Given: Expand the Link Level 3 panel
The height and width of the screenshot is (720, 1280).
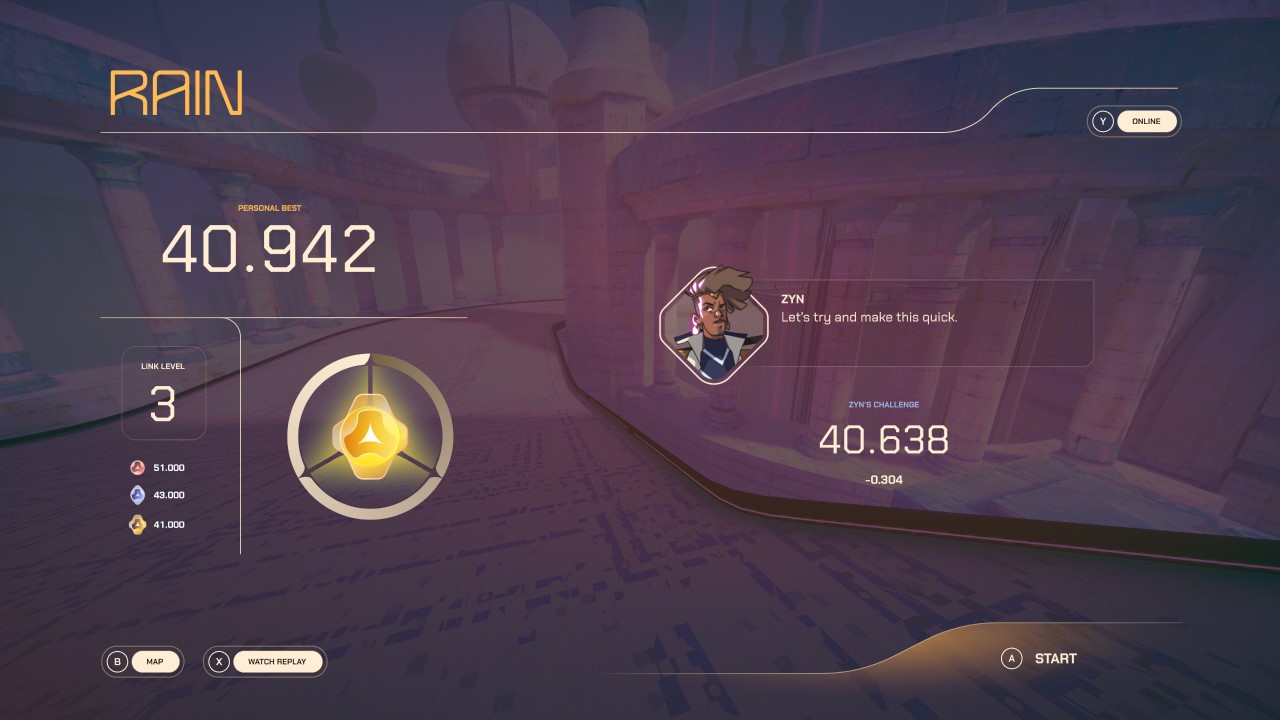Looking at the screenshot, I should pos(163,393).
